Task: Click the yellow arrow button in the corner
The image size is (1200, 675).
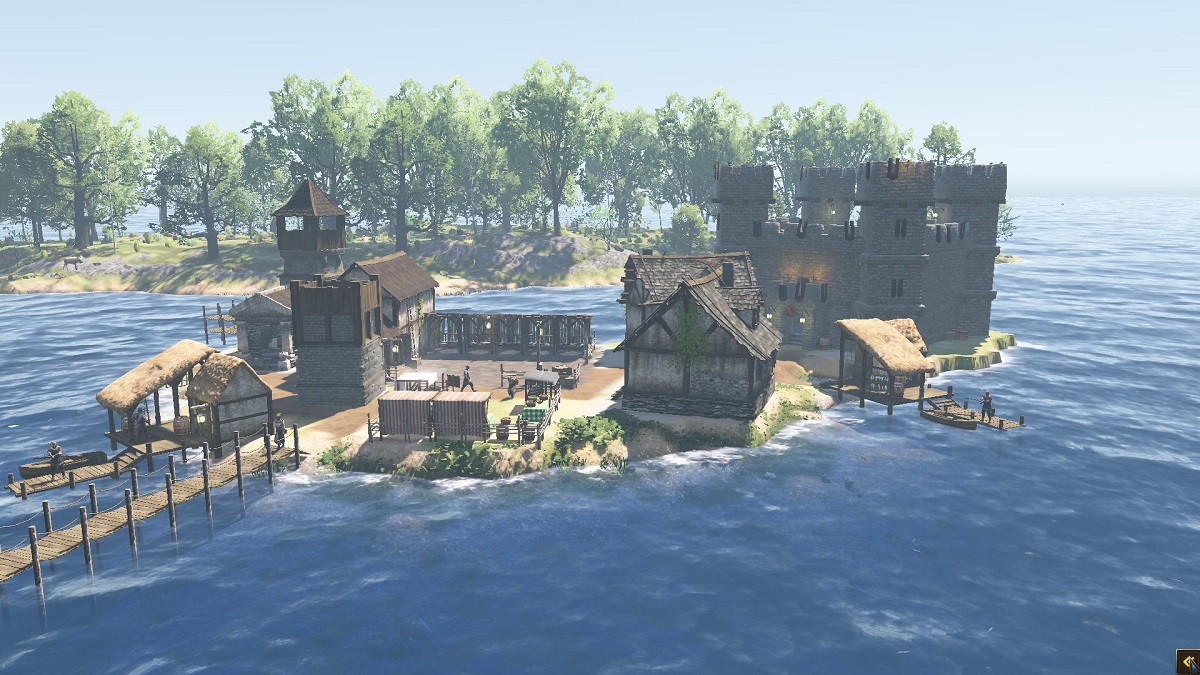Action: [x=1187, y=662]
